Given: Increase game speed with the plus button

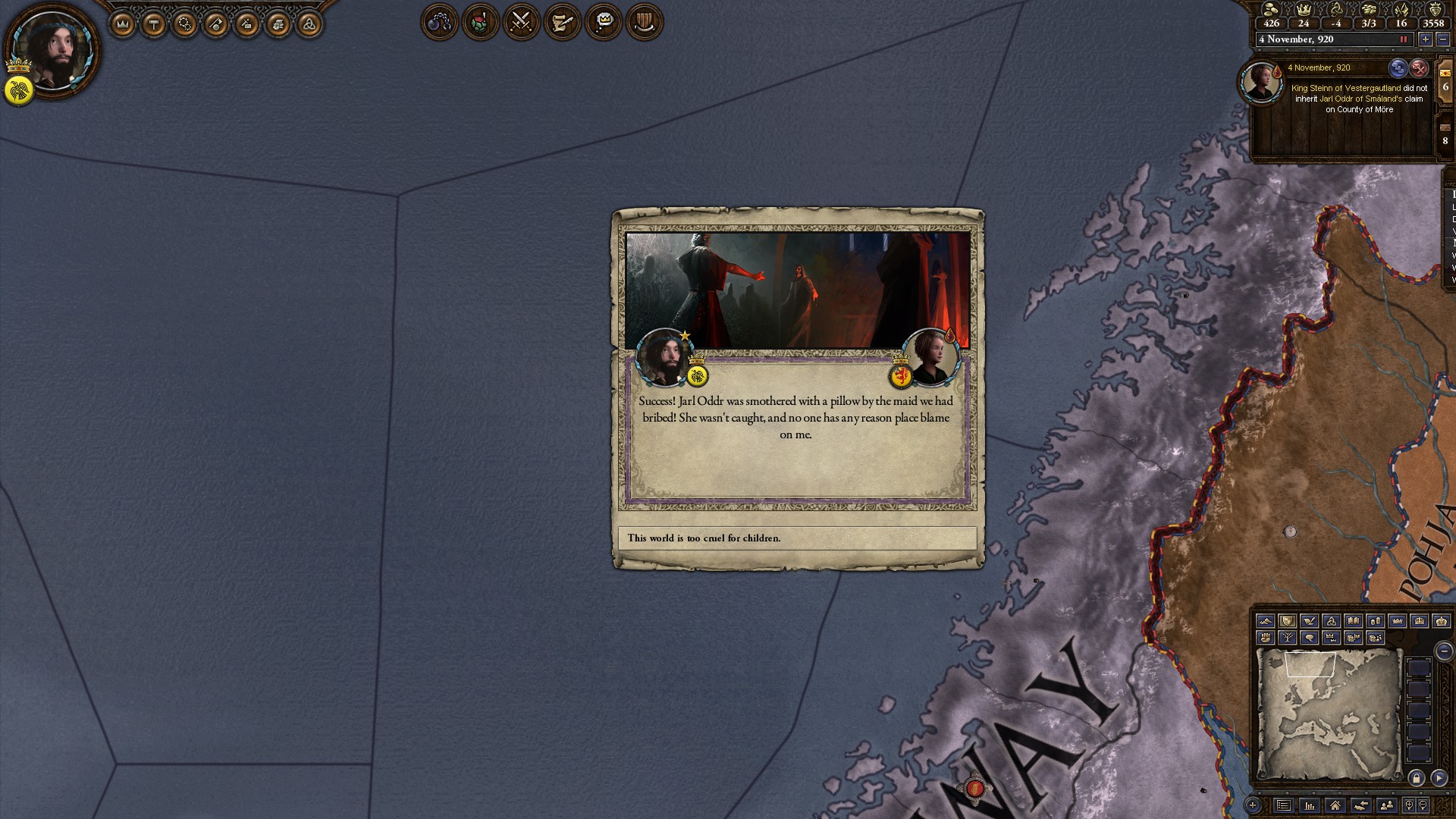Looking at the screenshot, I should 1426,39.
